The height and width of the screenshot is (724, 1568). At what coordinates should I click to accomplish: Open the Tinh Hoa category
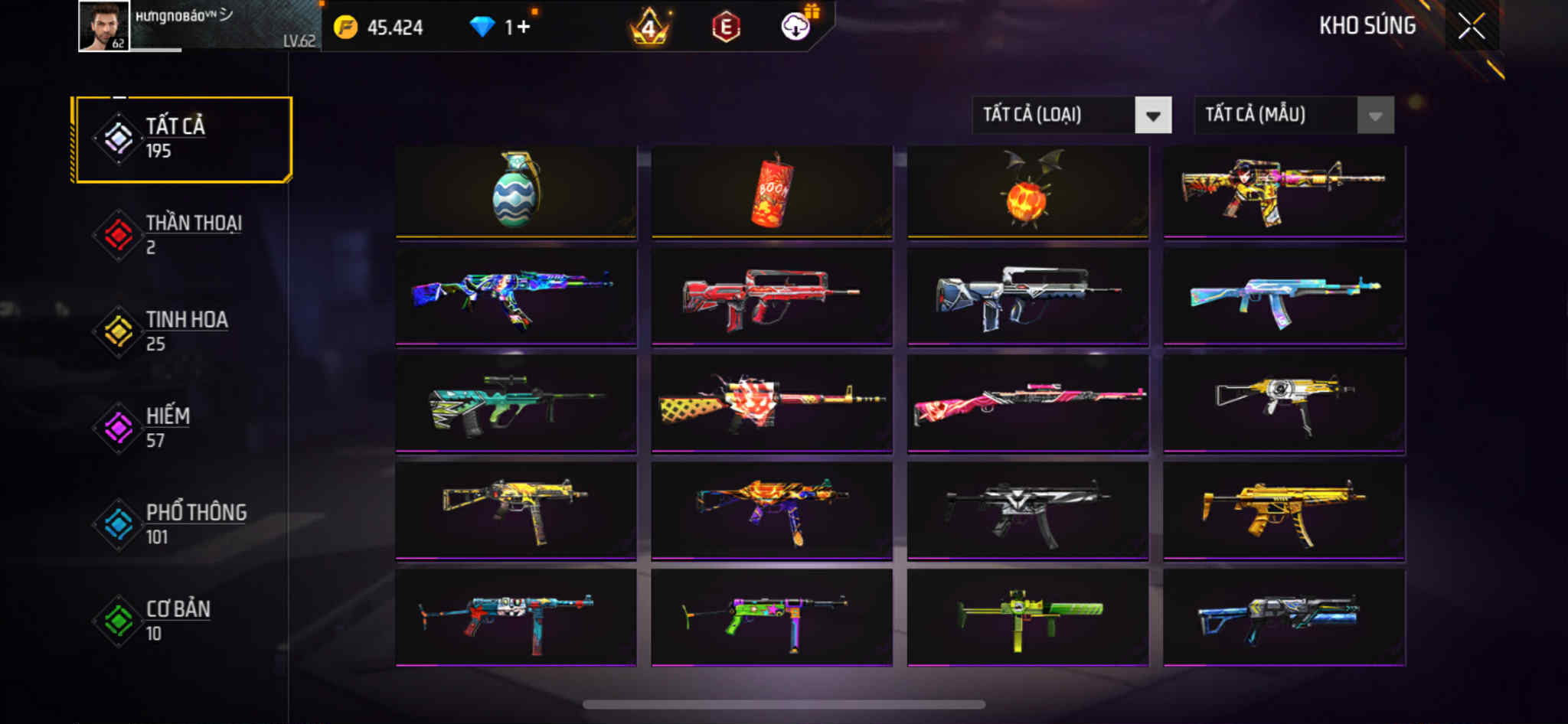(x=182, y=331)
